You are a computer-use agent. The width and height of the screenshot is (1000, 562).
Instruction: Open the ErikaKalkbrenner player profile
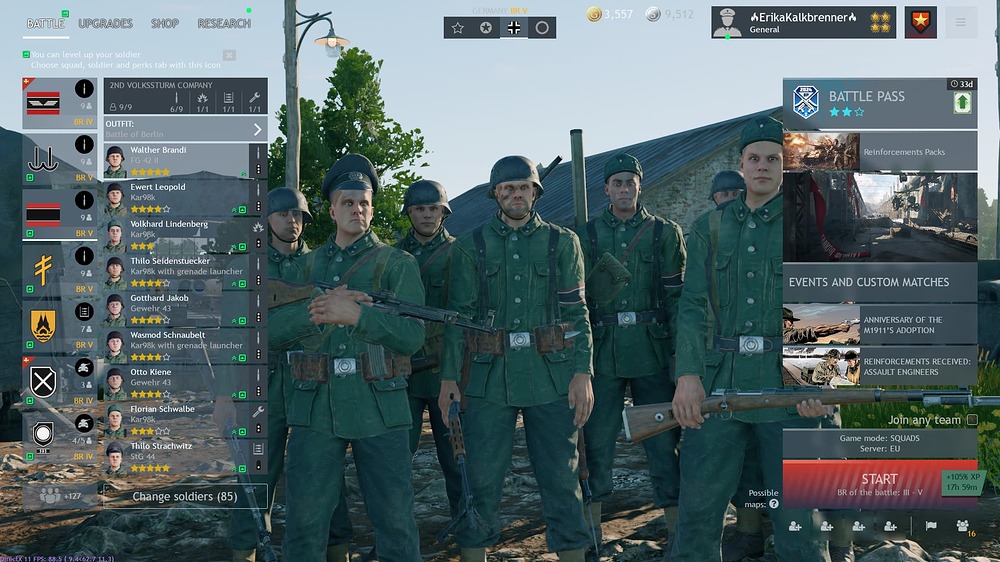pyautogui.click(x=790, y=22)
